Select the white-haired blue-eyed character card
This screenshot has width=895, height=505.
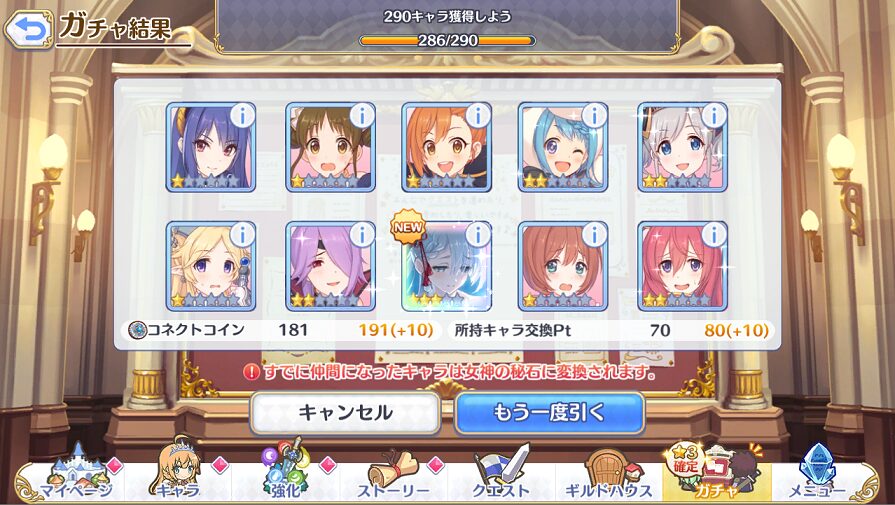point(682,148)
